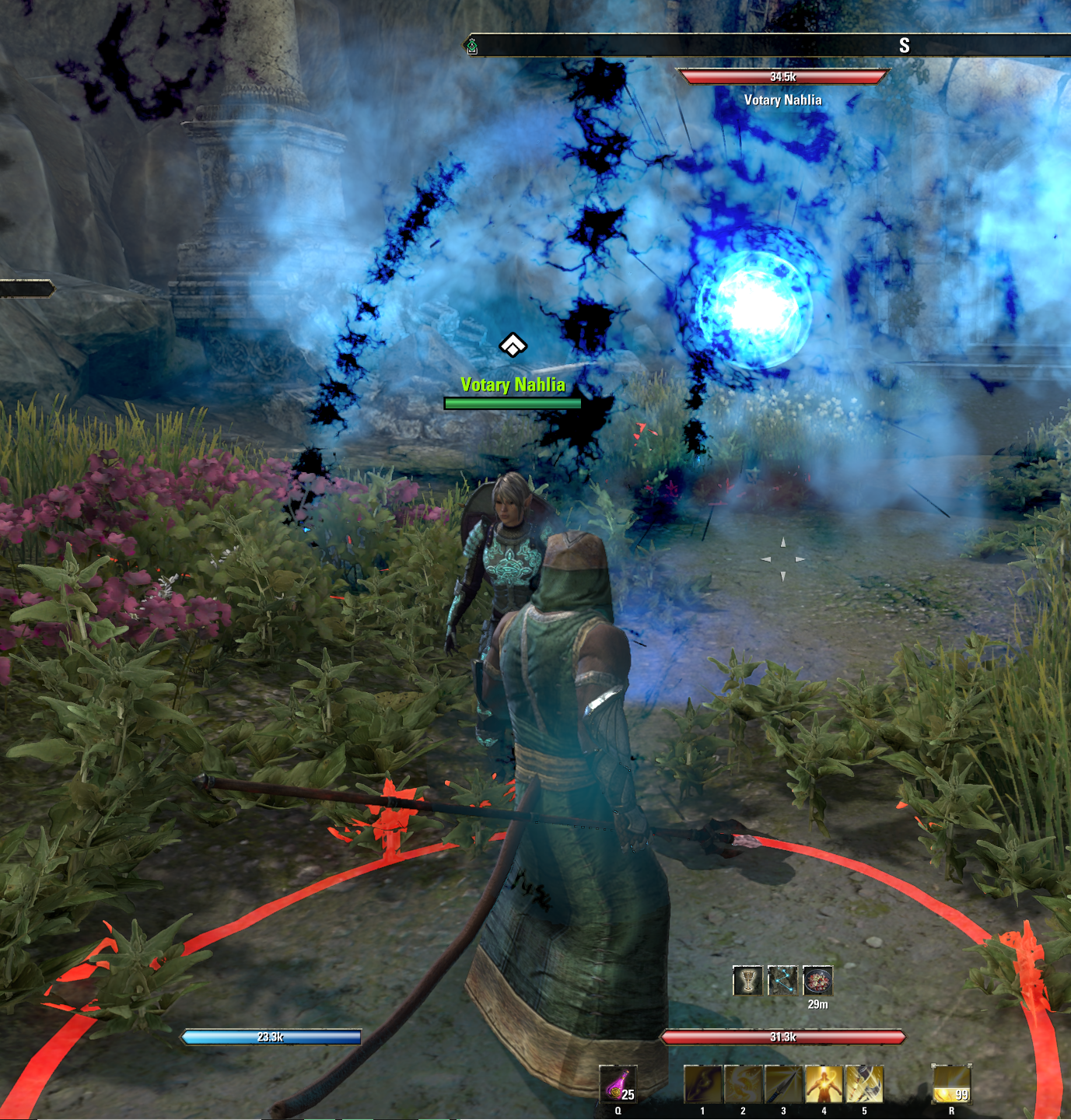Select the Votary Nahlia nameplate text
This screenshot has height=1120, width=1071.
coord(513,384)
